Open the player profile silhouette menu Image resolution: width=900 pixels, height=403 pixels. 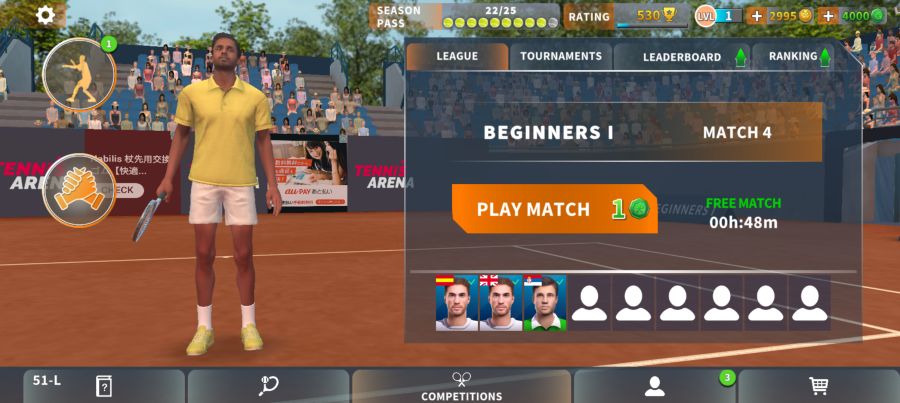pos(655,386)
